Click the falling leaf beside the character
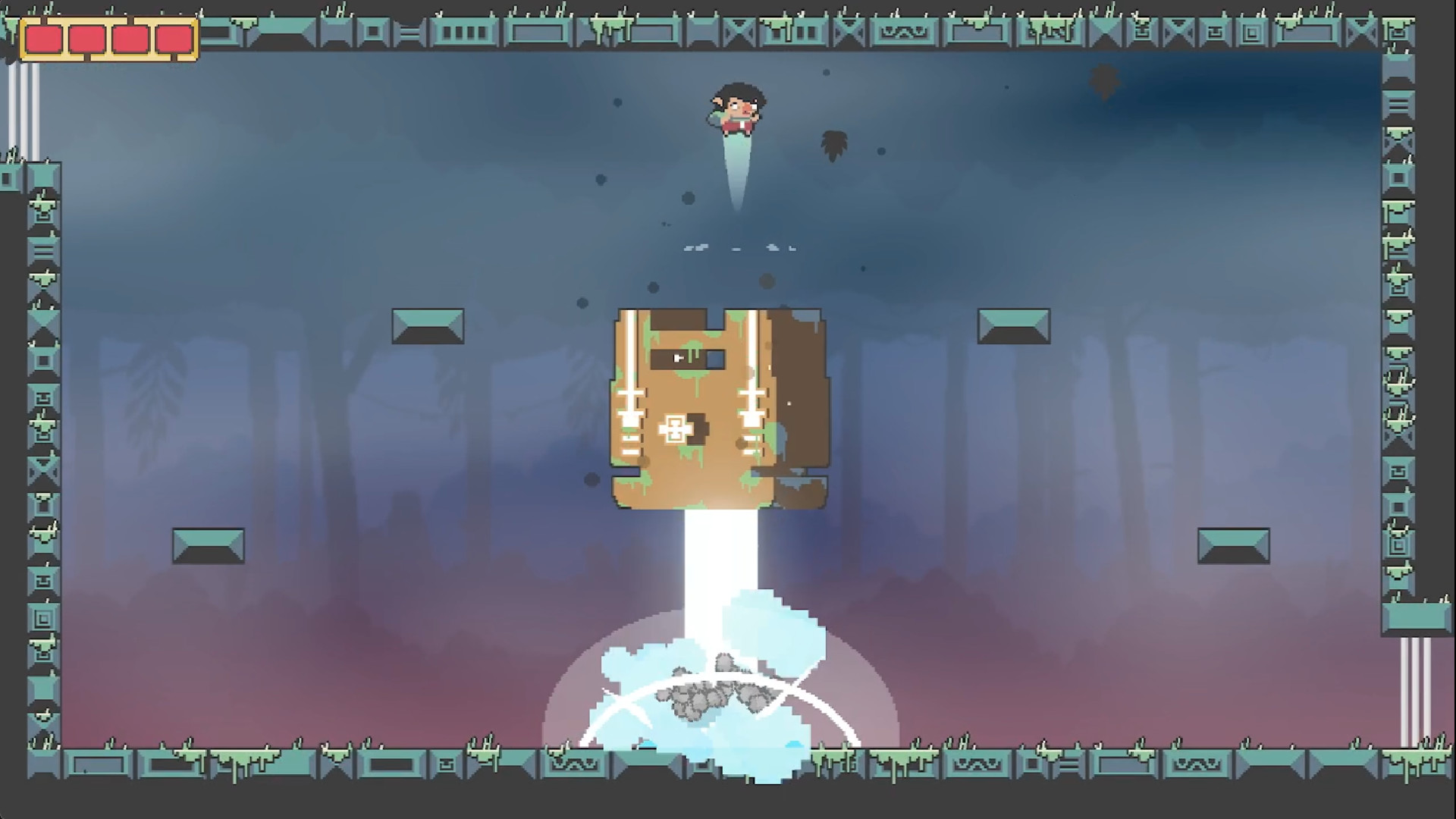This screenshot has width=1456, height=819. point(833,144)
